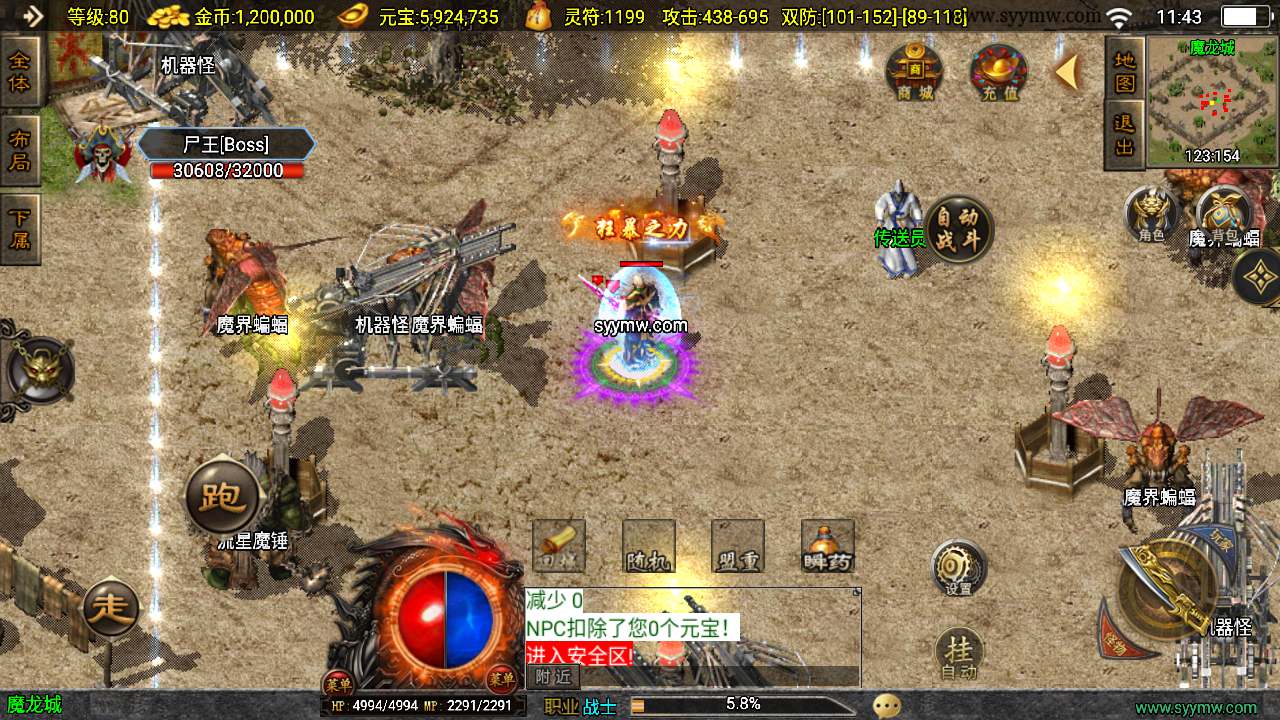1280x720 pixels.
Task: Open the 商城 shop
Action: (914, 71)
